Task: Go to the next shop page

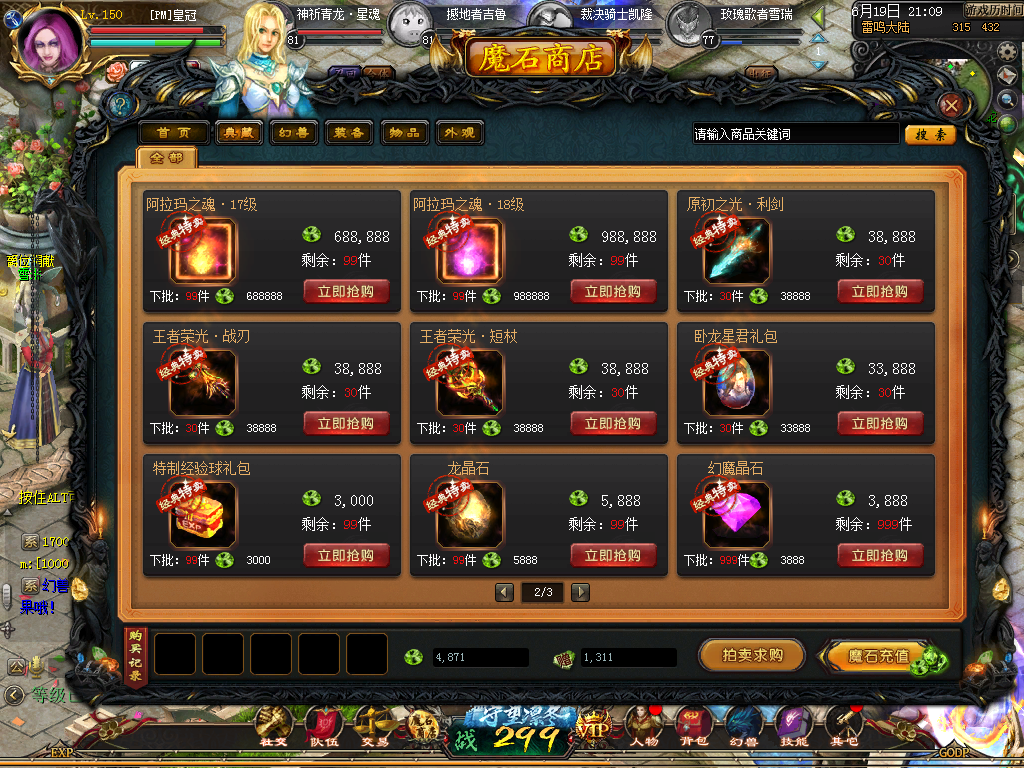Action: [x=580, y=592]
